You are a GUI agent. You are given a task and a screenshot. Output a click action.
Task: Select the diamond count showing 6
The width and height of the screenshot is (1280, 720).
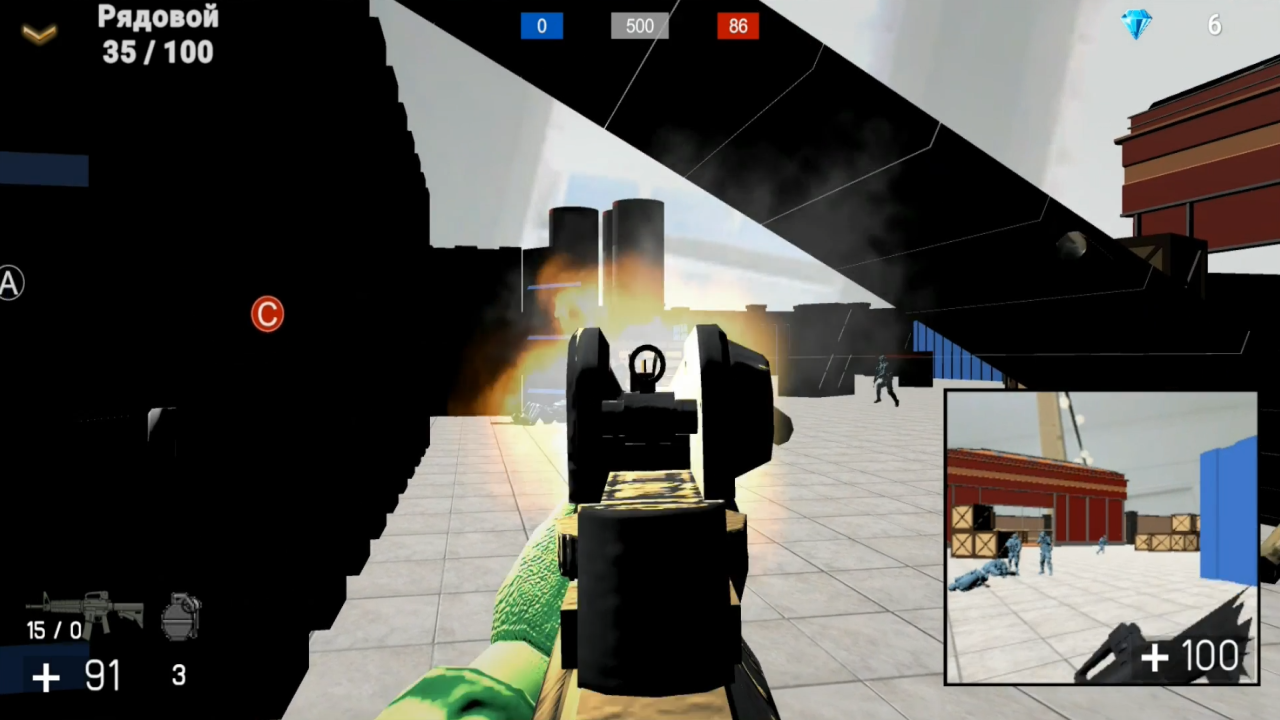1214,25
